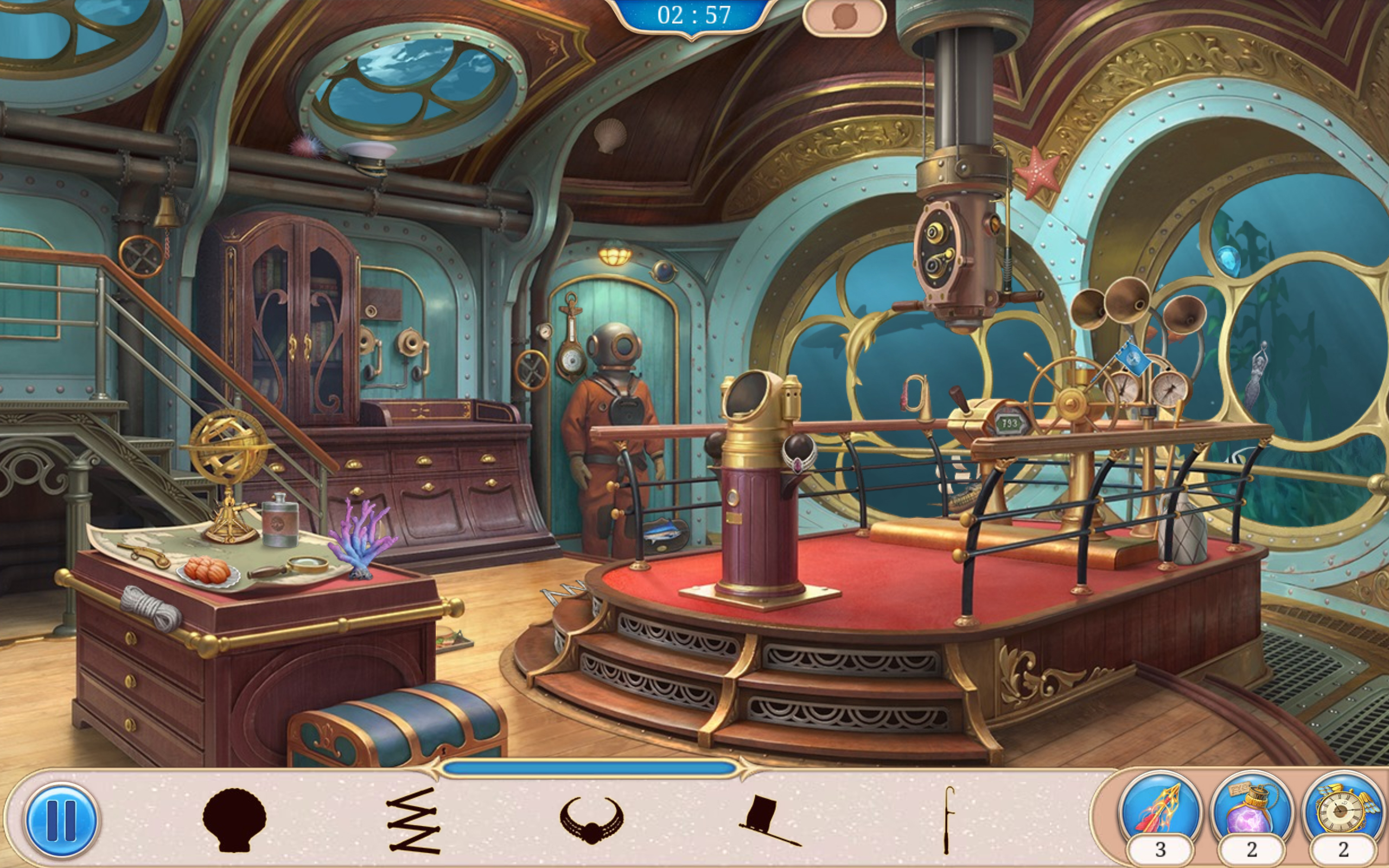Screen dimensions: 1389x868
Task: Select the coiled spring silhouette
Action: pos(414,820)
